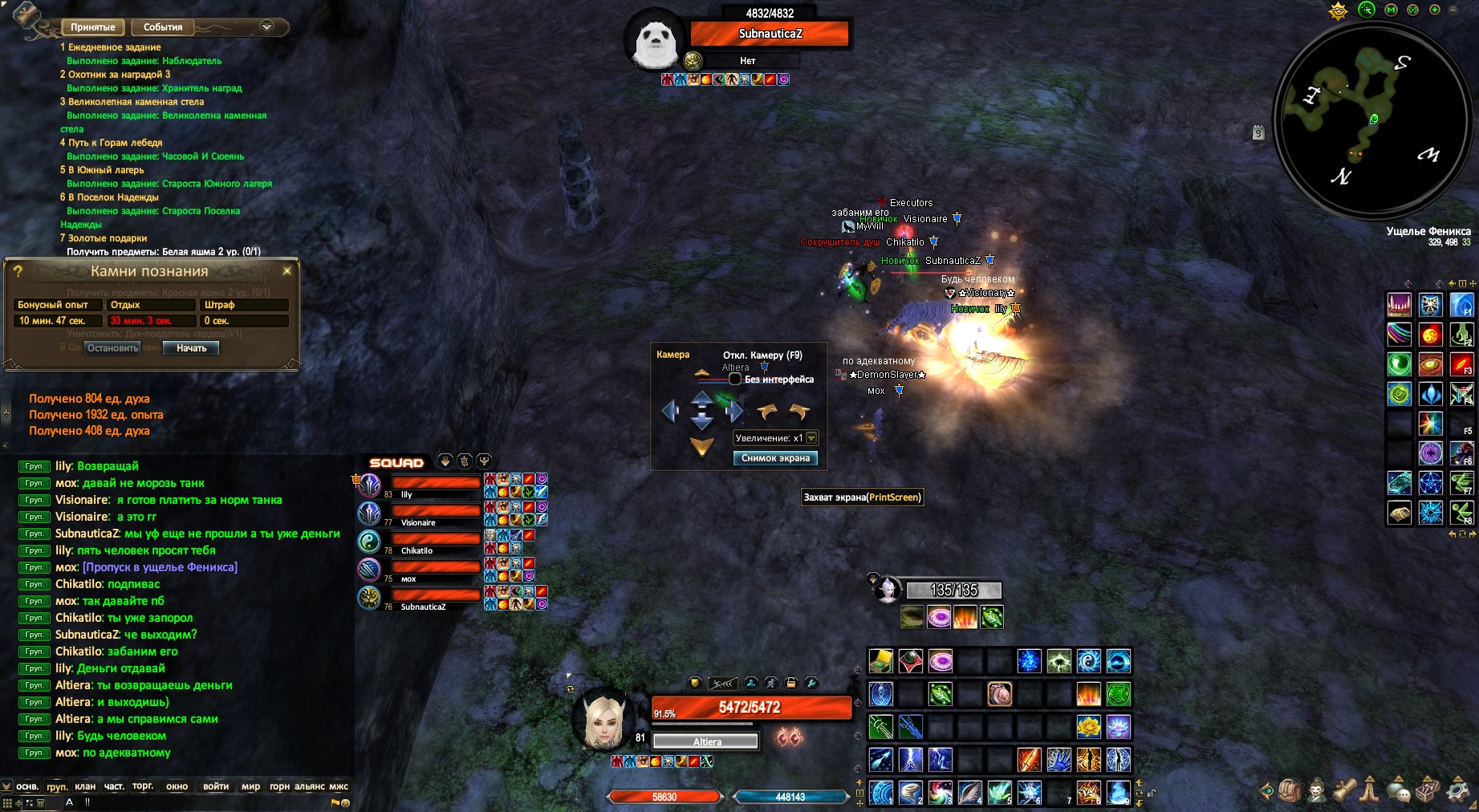The height and width of the screenshot is (812, 1479).
Task: Click the Начать button
Action: click(191, 348)
